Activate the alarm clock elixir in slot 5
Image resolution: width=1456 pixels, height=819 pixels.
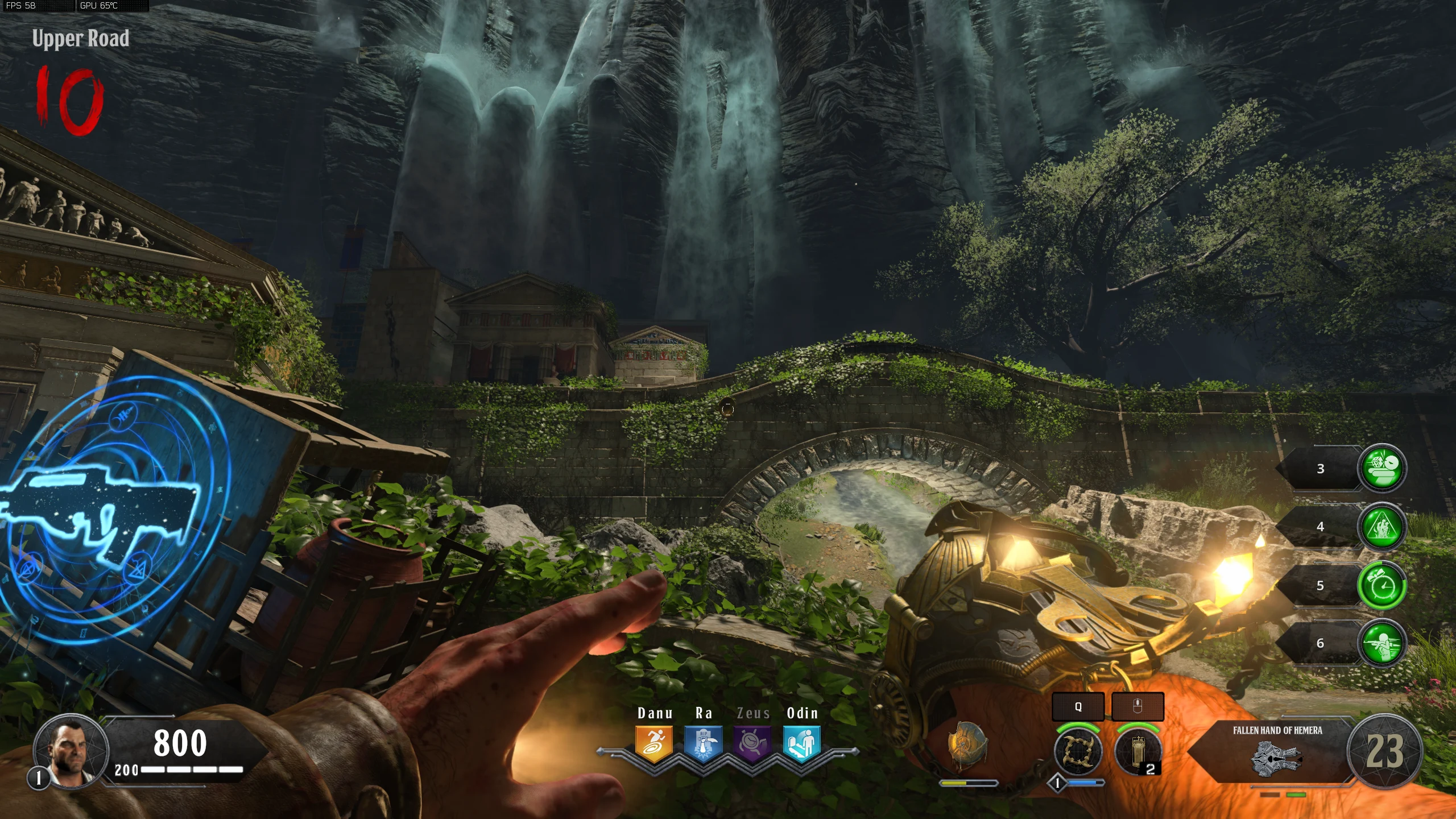click(1382, 585)
